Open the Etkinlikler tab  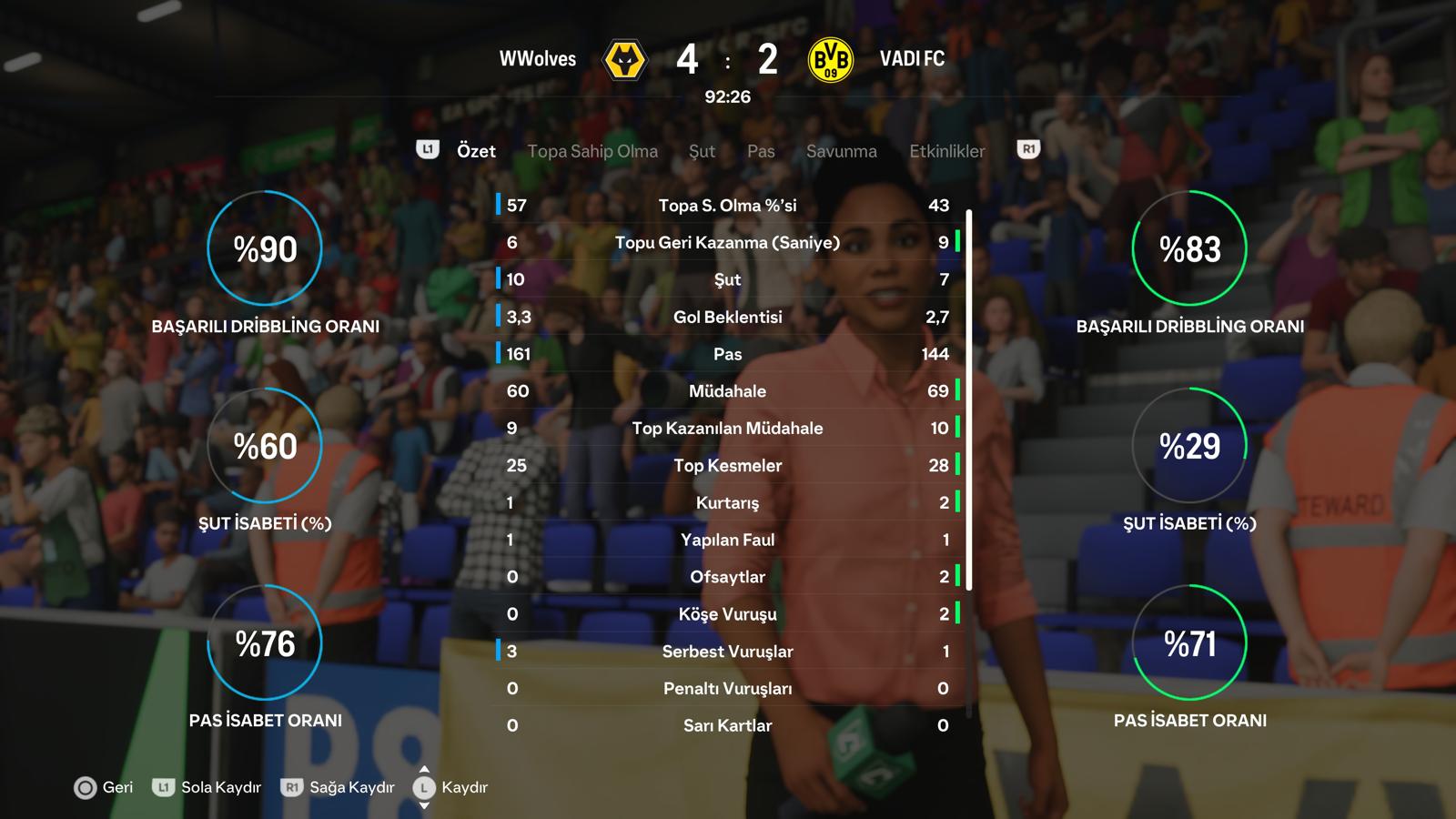click(x=947, y=151)
